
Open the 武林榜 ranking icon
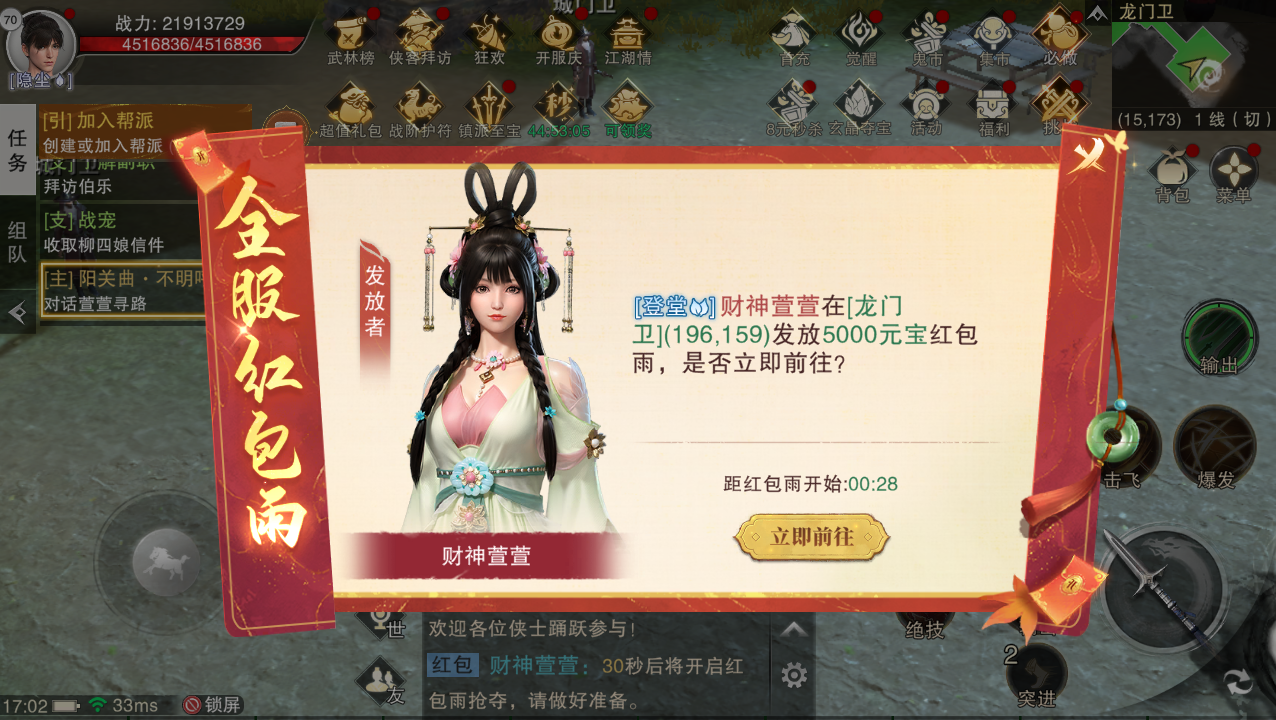(351, 36)
